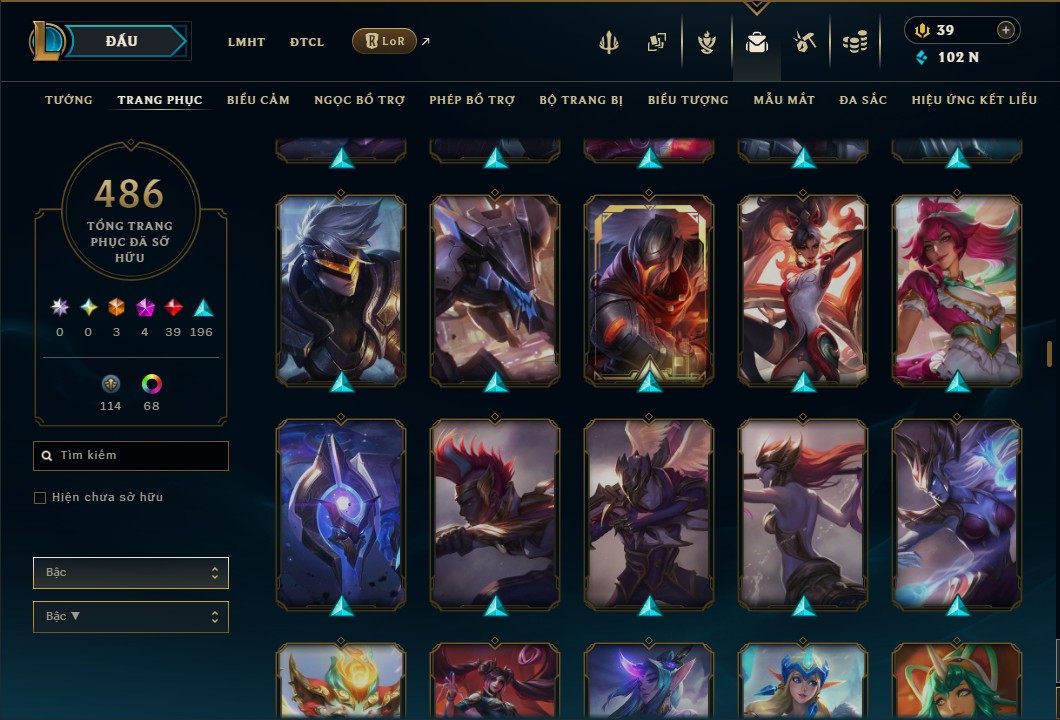Open the ĐA SẮC tab
Viewport: 1060px width, 720px height.
click(863, 100)
